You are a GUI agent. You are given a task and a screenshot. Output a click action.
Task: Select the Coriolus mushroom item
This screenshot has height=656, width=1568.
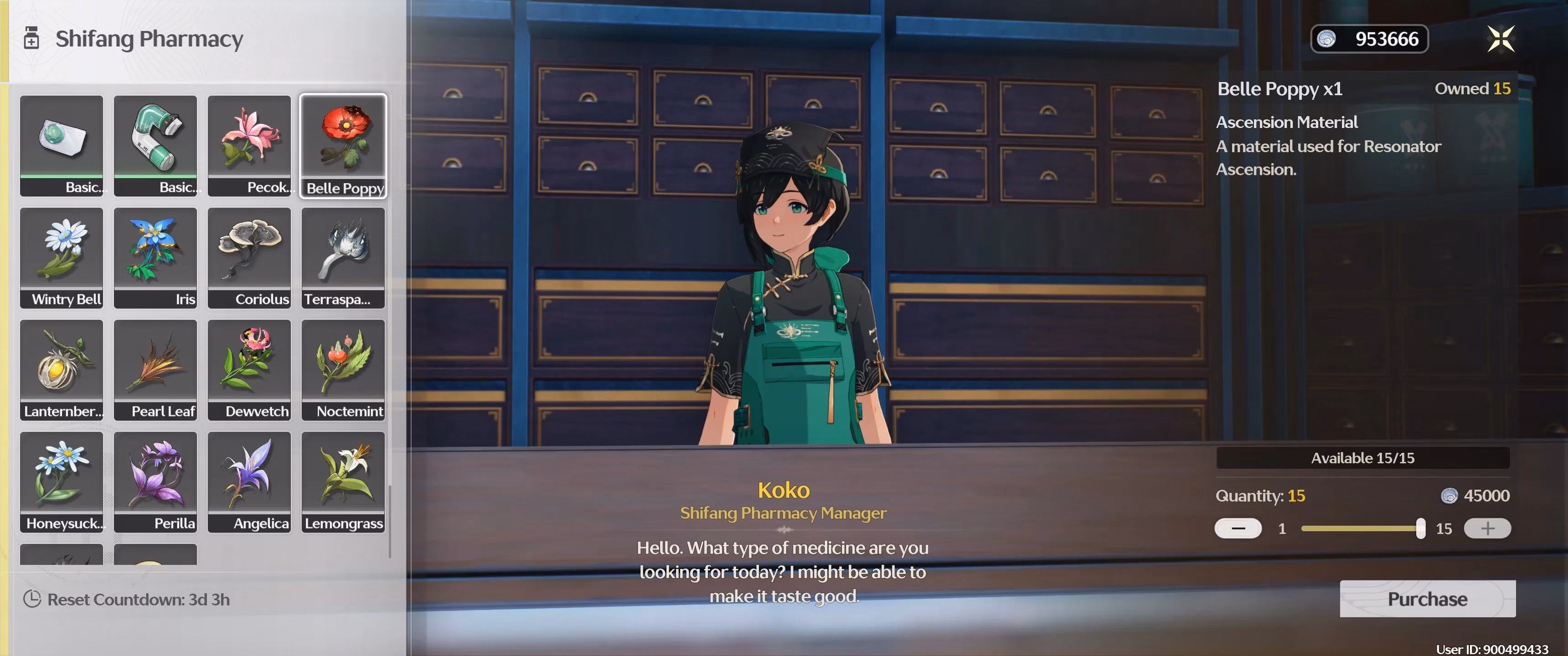(249, 257)
